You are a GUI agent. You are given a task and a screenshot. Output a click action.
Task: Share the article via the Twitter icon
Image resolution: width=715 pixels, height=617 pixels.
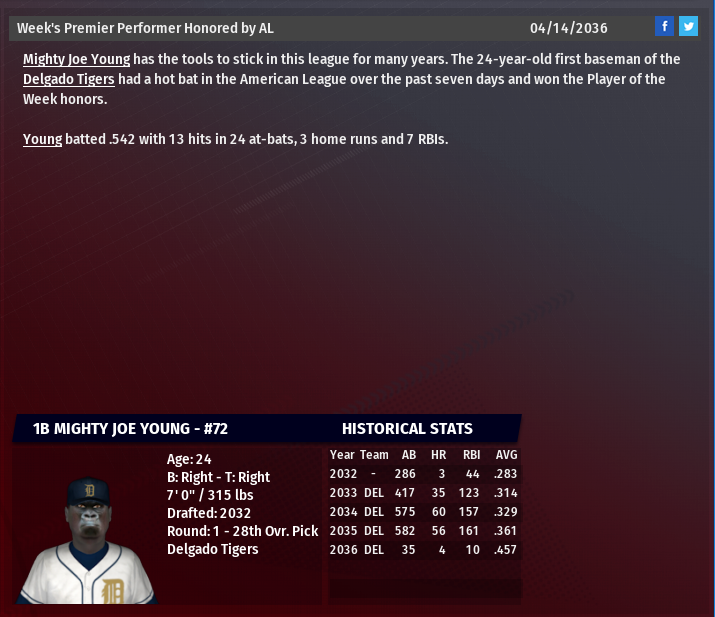click(x=688, y=27)
